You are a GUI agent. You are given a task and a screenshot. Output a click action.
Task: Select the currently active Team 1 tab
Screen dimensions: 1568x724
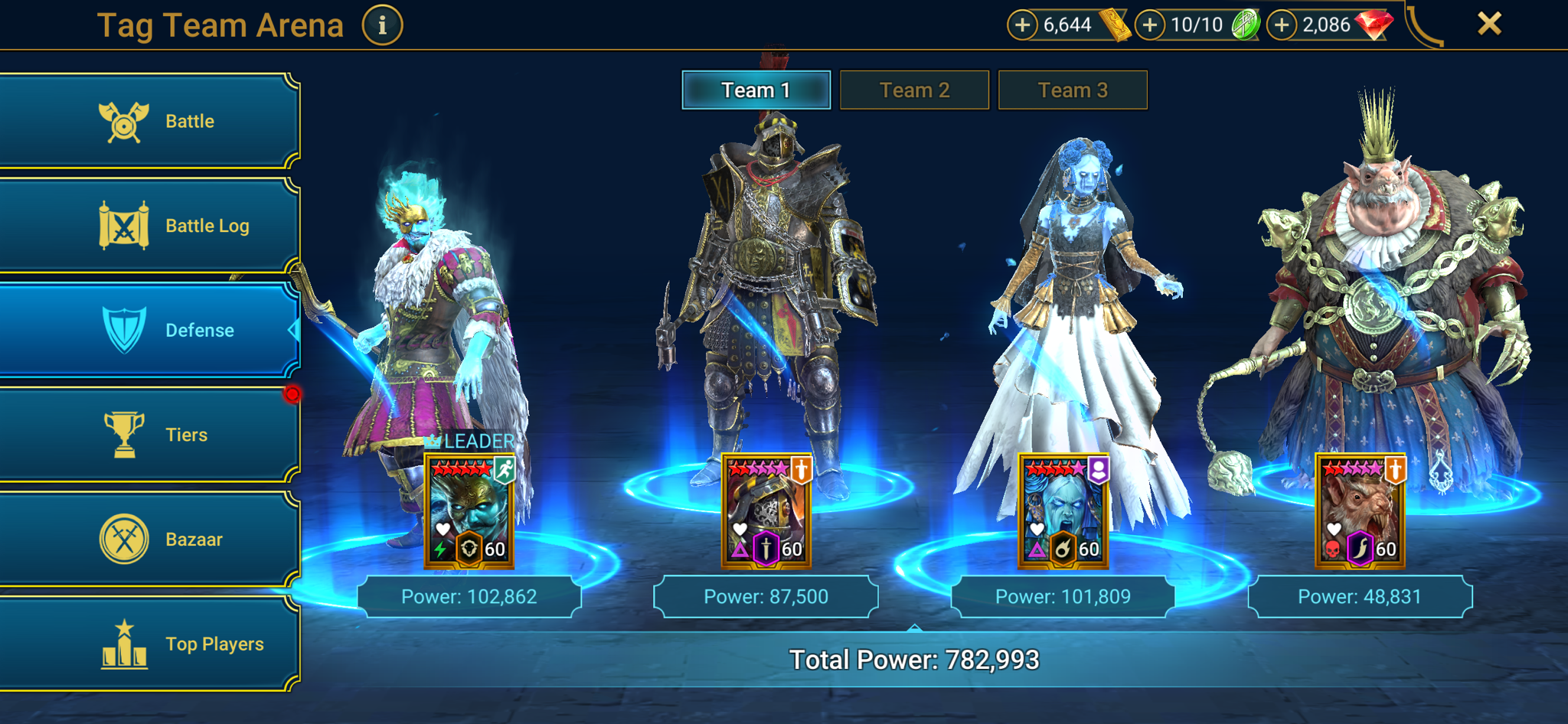tap(755, 90)
